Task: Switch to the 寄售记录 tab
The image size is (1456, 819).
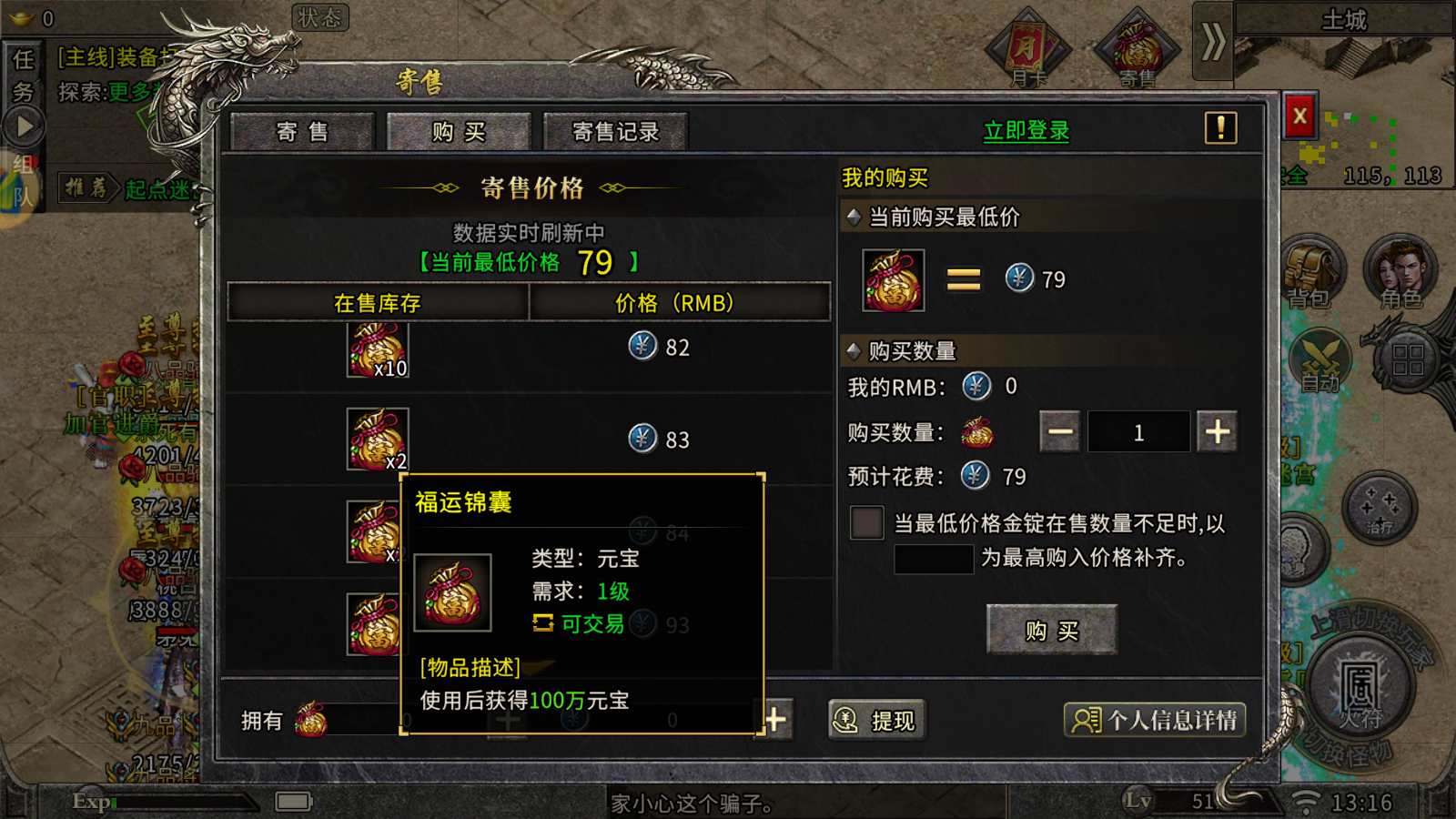Action: click(615, 130)
